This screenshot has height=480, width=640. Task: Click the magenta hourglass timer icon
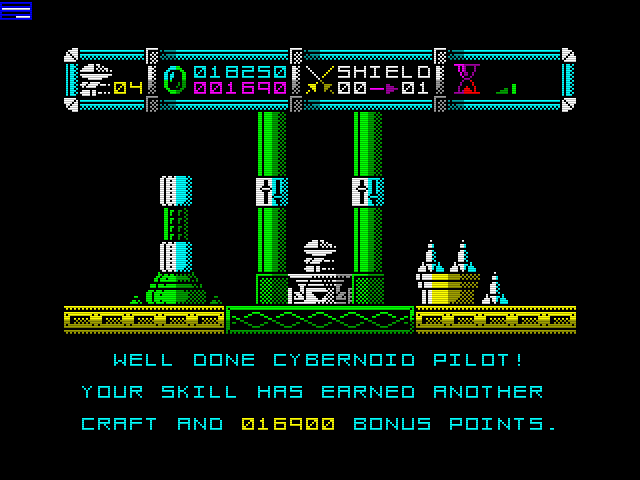(x=466, y=78)
